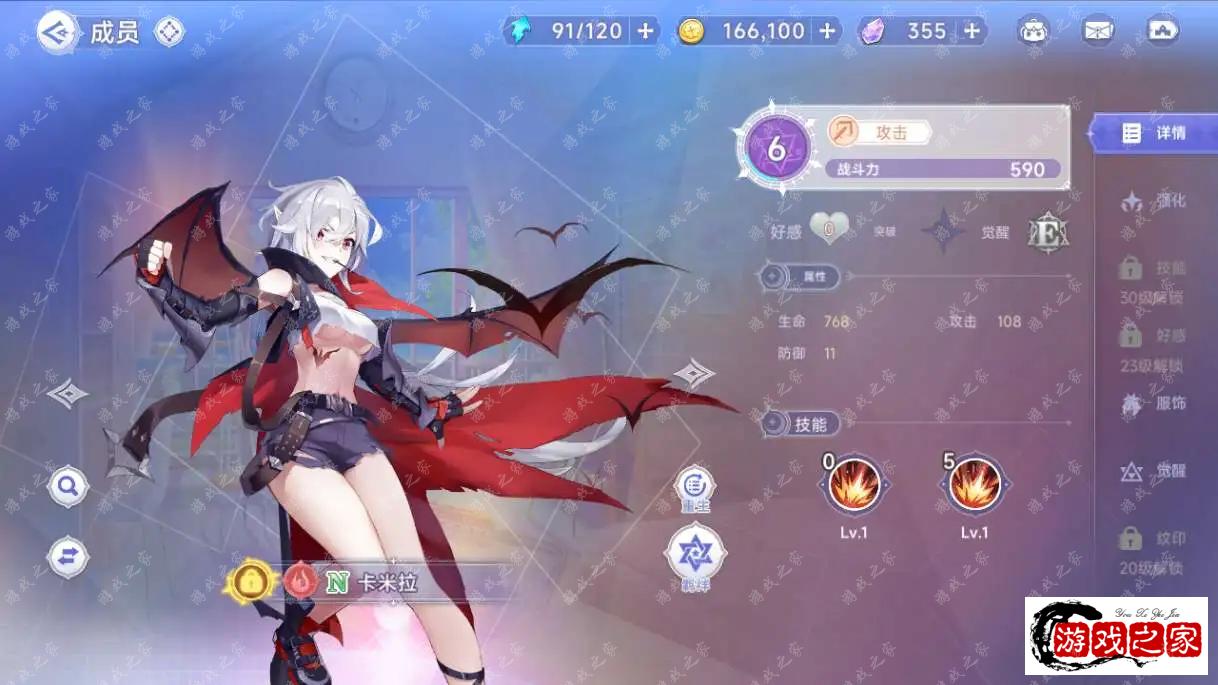Screen dimensions: 1218x685
Task: Open the picture icon at top-right corner
Action: 1162,31
